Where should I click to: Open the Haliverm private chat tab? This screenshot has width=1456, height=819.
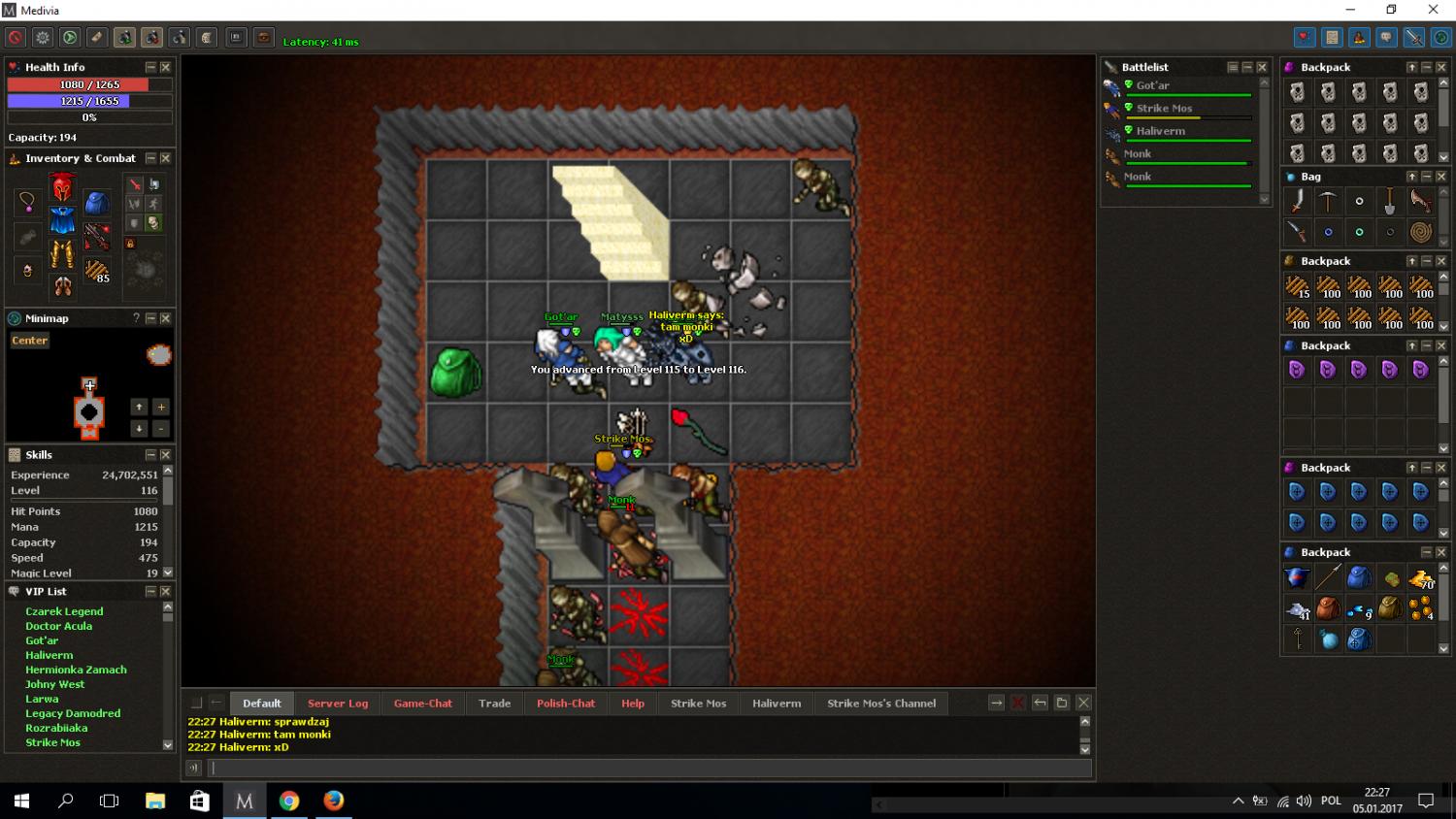(777, 704)
